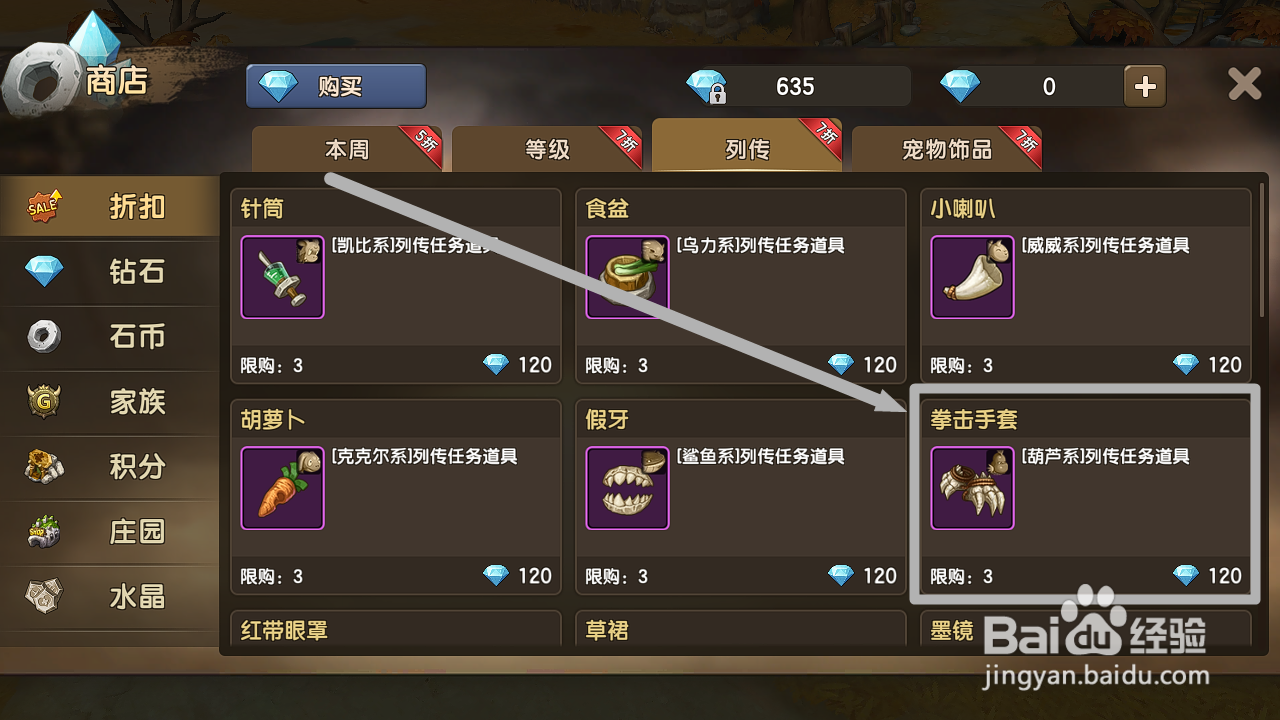
Task: Click the plus button to add diamonds
Action: point(1144,86)
